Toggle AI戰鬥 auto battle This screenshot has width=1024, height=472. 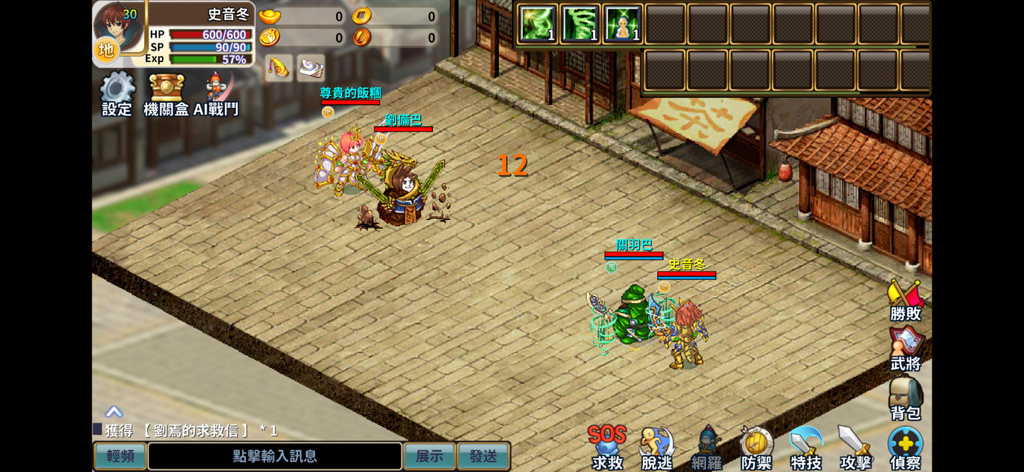(216, 91)
